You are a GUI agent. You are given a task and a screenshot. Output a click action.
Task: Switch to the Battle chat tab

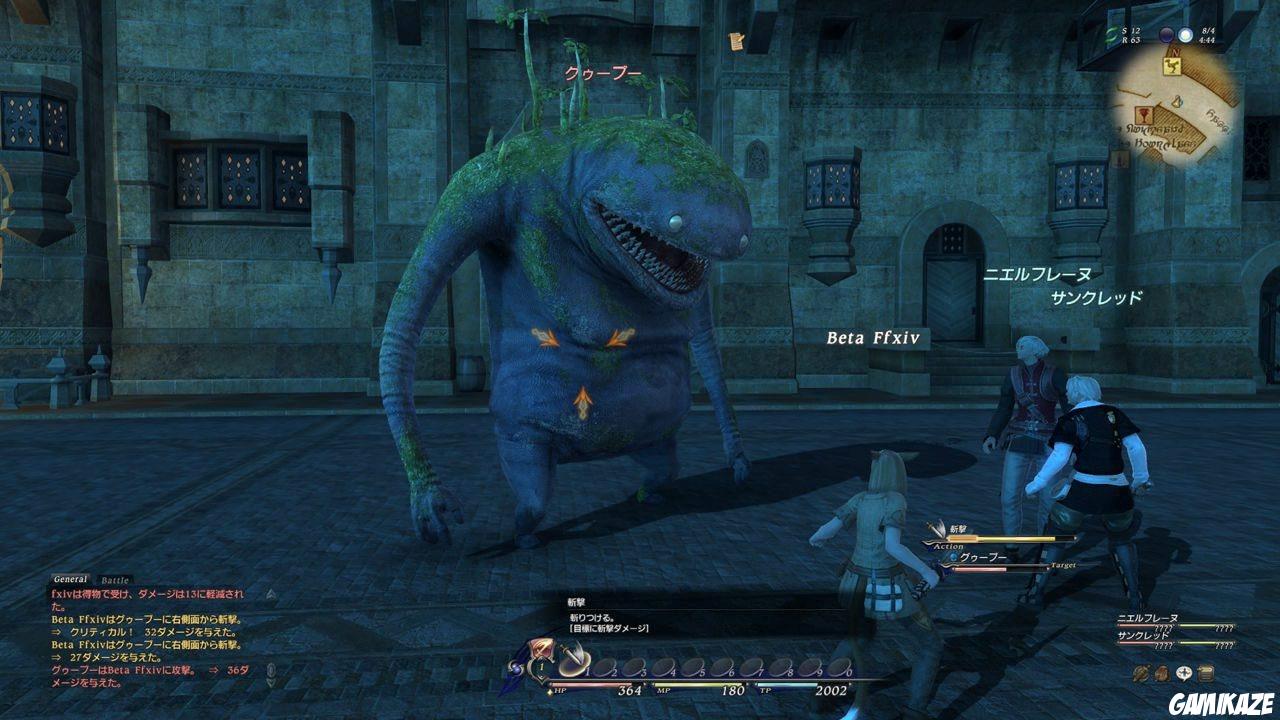click(x=114, y=580)
